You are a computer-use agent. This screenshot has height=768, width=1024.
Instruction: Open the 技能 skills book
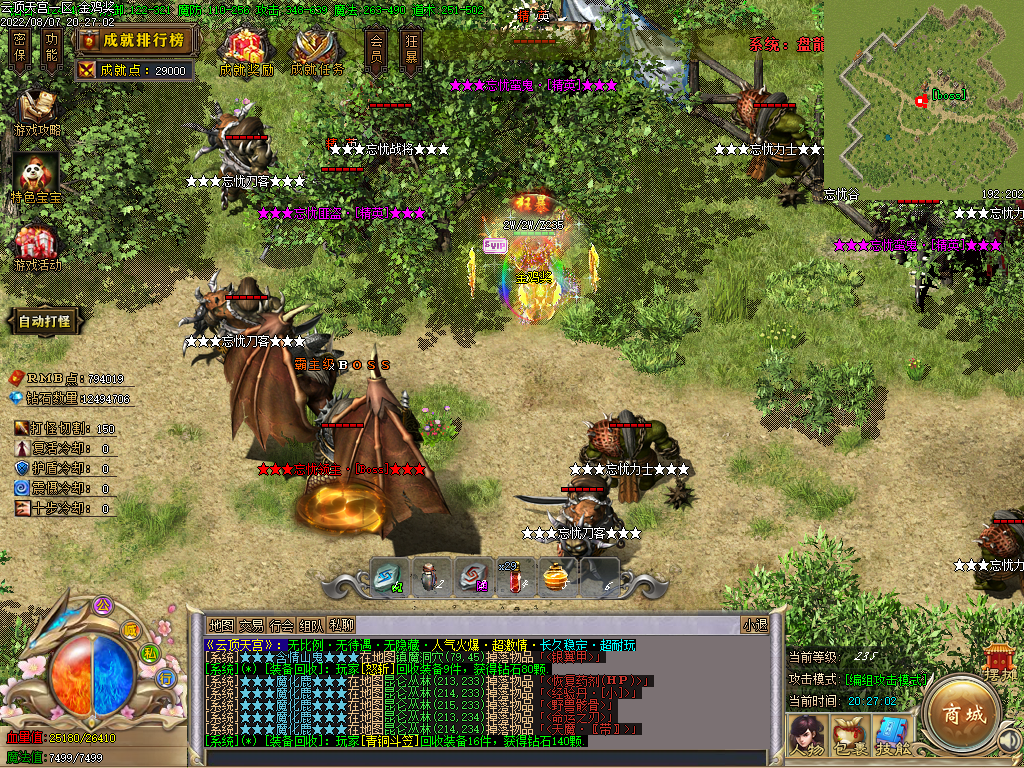coord(893,735)
